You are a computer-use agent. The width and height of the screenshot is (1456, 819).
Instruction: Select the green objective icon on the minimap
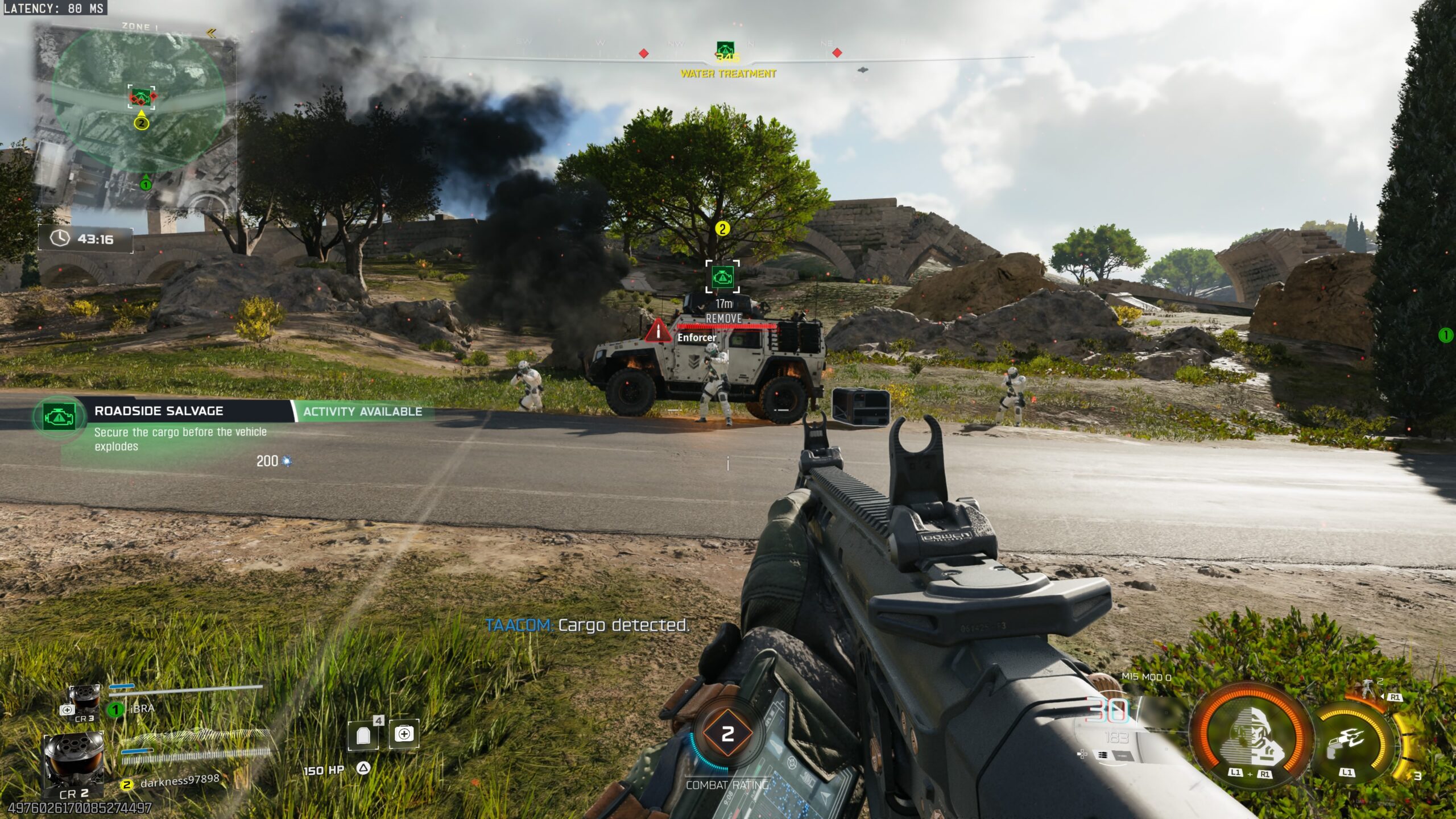click(141, 97)
